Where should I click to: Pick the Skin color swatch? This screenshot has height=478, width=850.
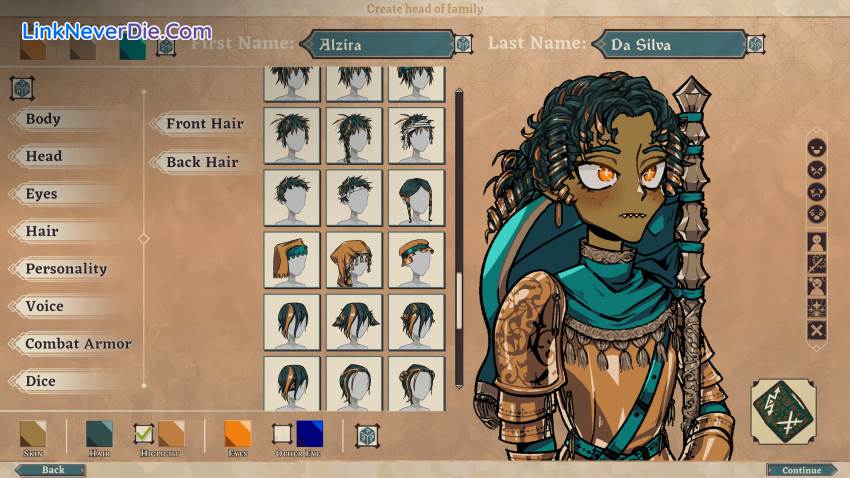[33, 434]
